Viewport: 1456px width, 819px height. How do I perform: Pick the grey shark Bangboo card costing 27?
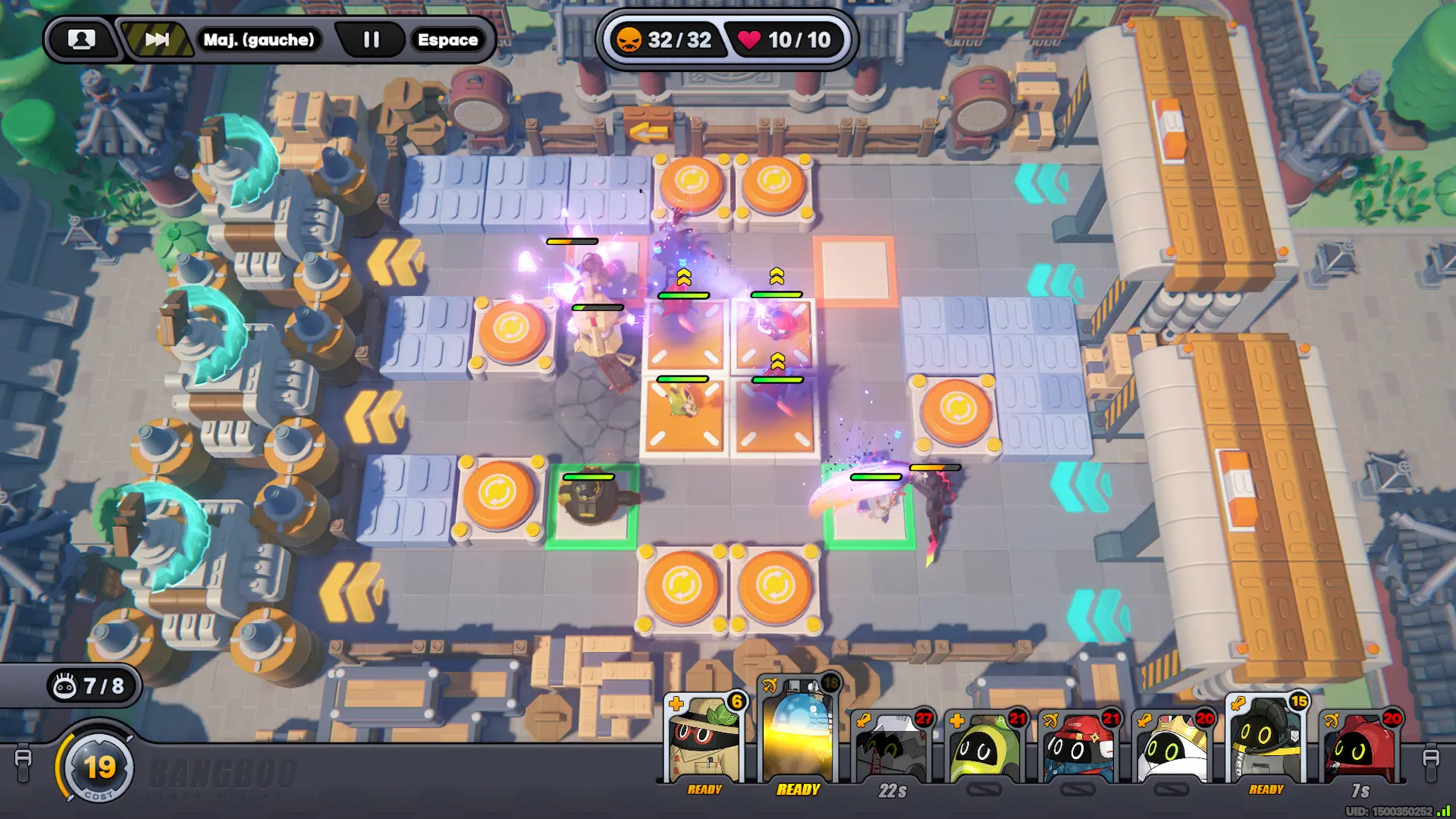[x=893, y=749]
